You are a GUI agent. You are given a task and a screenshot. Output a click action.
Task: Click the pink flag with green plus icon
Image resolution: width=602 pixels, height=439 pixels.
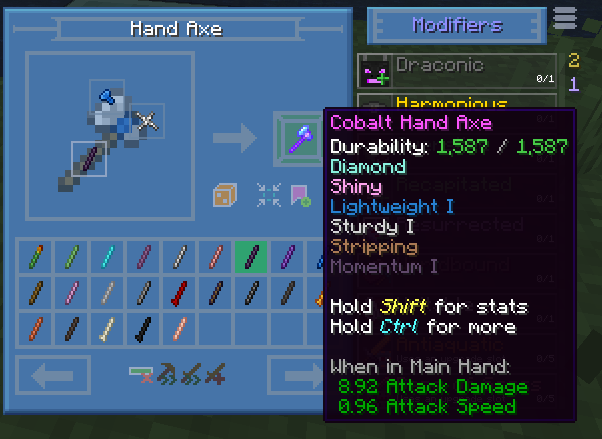click(x=300, y=194)
